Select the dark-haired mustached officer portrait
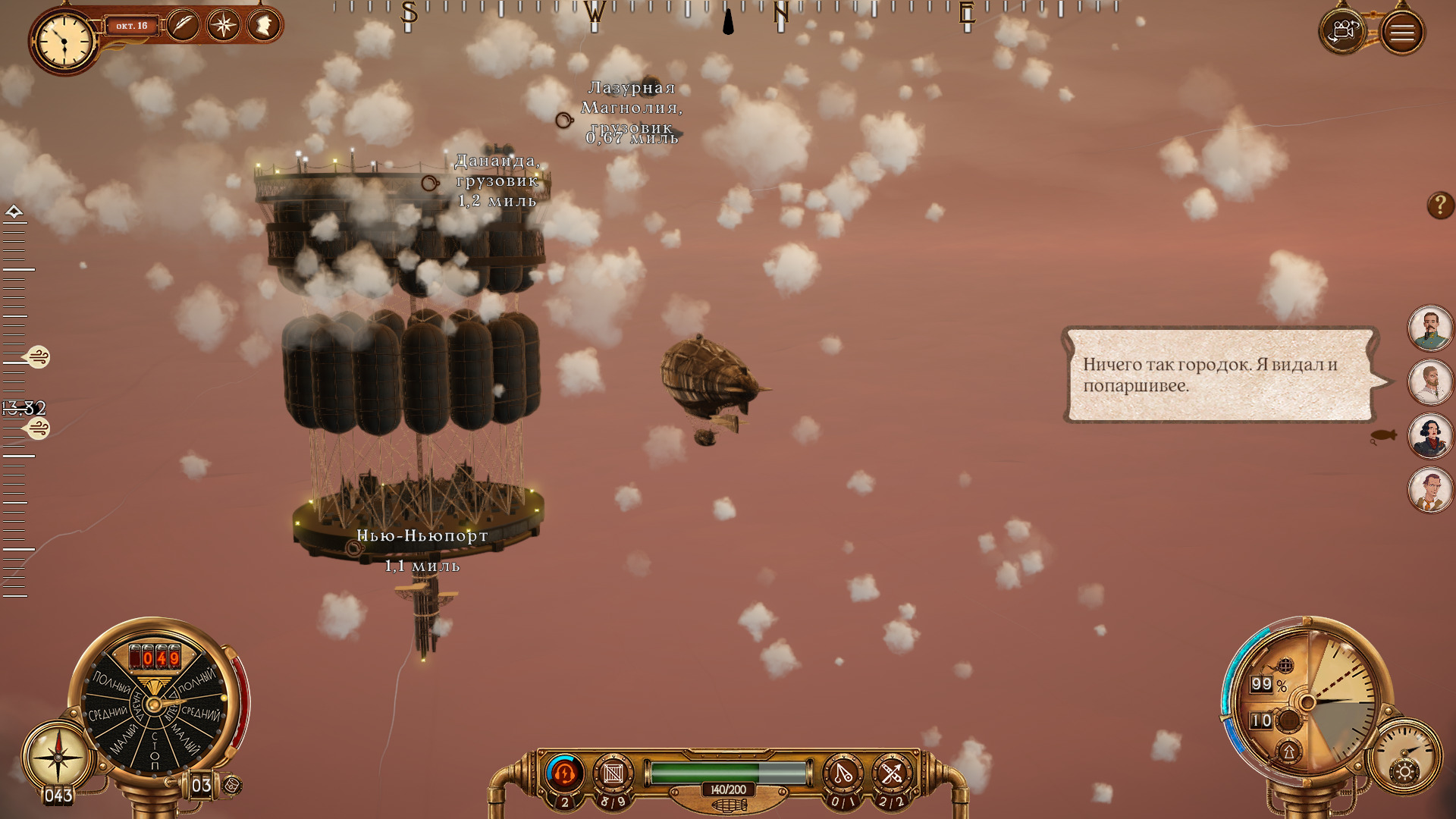1456x819 pixels. (x=1430, y=436)
